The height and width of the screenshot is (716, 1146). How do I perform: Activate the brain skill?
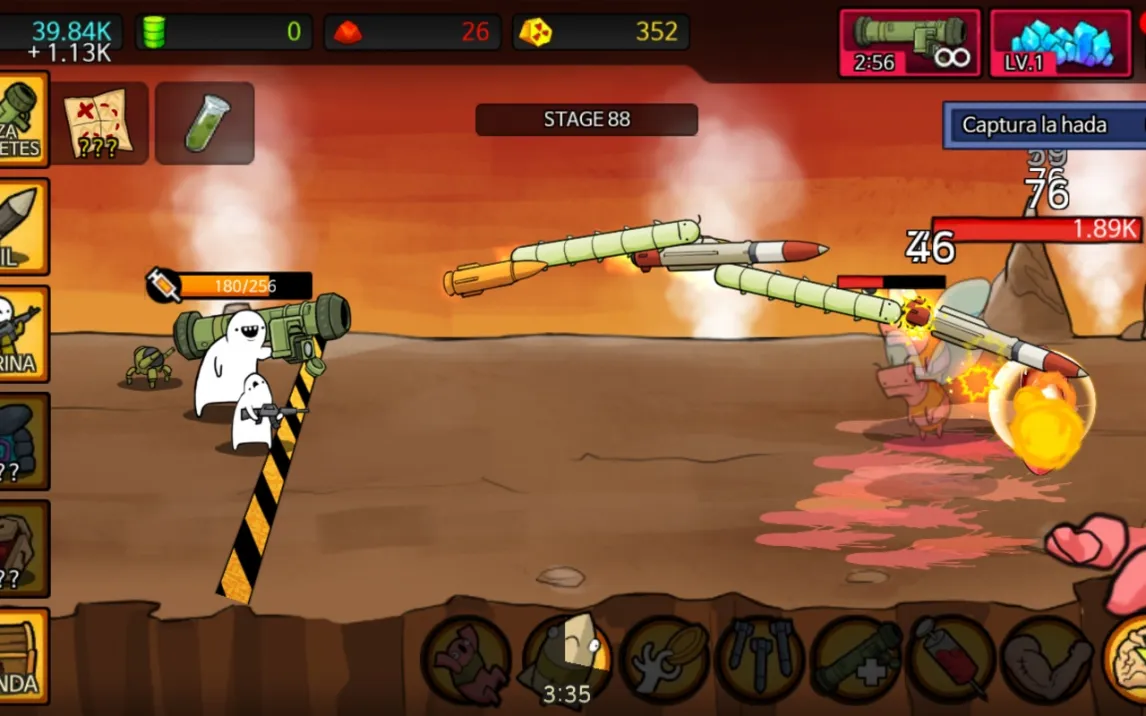click(1128, 660)
